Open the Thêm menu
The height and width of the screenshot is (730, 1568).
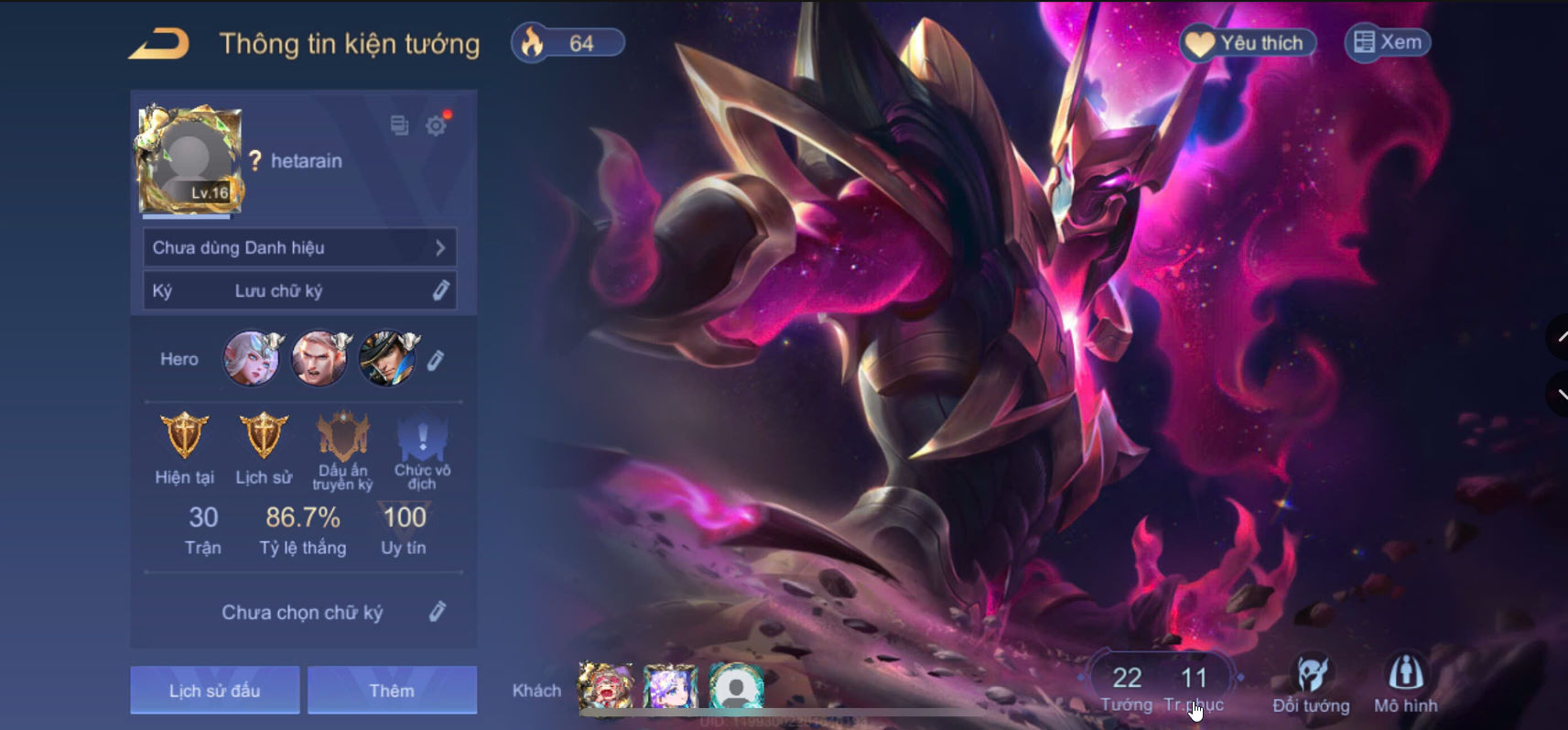pos(392,690)
